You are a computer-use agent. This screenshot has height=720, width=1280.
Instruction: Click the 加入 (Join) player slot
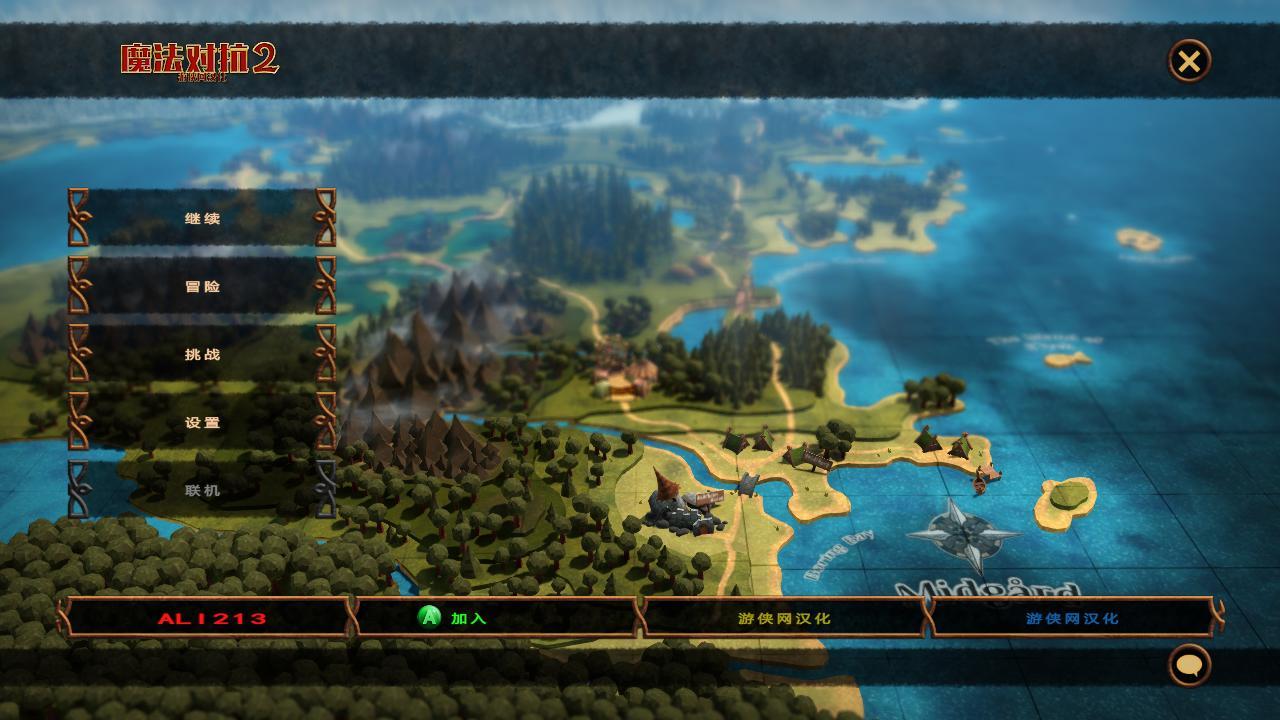(497, 618)
